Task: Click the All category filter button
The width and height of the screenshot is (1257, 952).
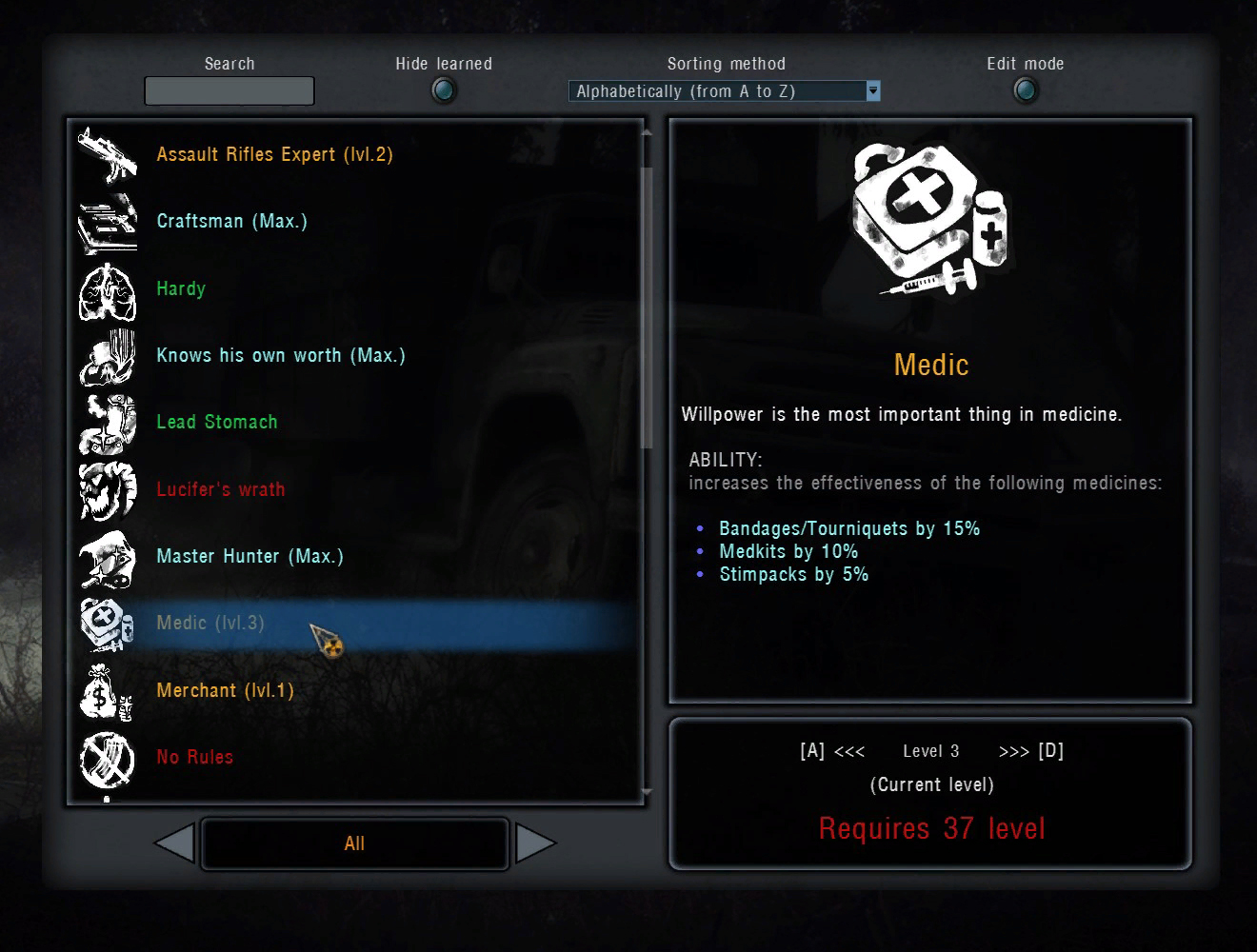Action: 354,843
